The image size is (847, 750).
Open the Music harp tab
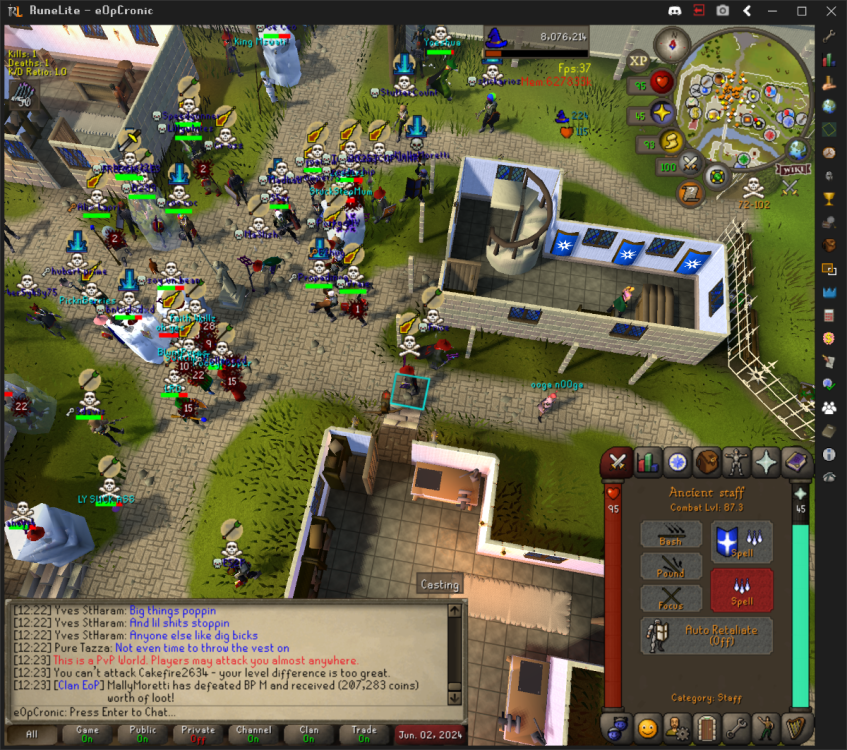(x=797, y=726)
